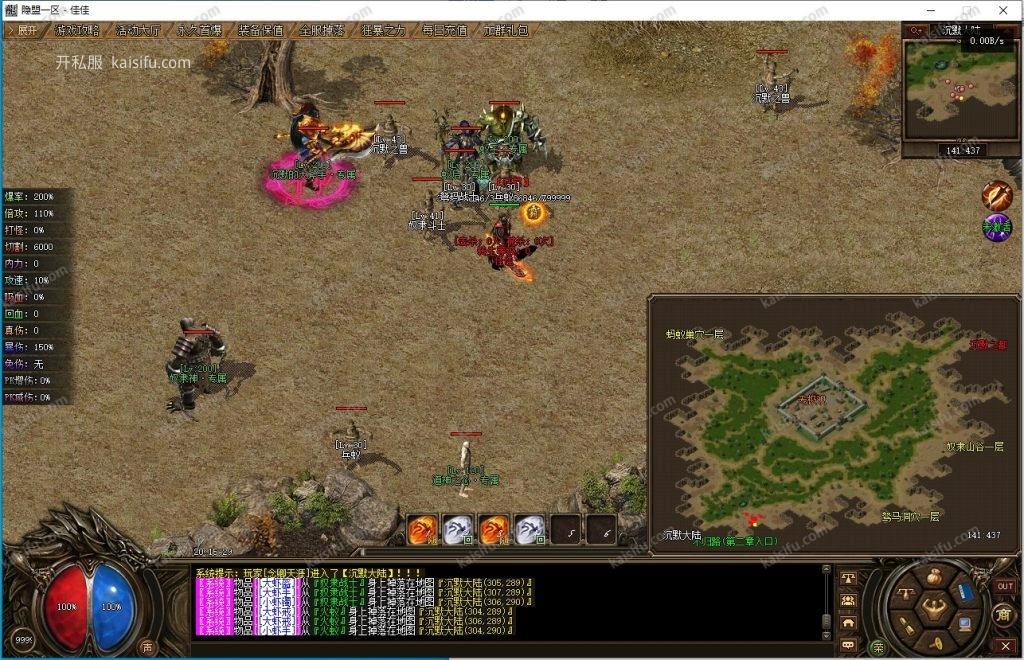Open the 狂暴之力 menu
The image size is (1024, 660).
(383, 30)
